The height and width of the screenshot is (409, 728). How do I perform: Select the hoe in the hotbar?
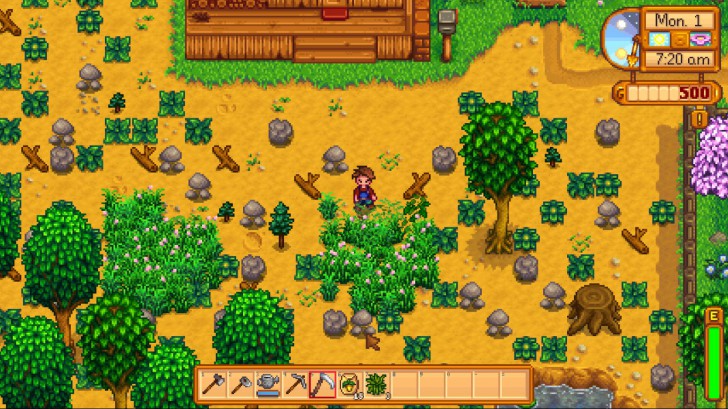click(x=240, y=383)
